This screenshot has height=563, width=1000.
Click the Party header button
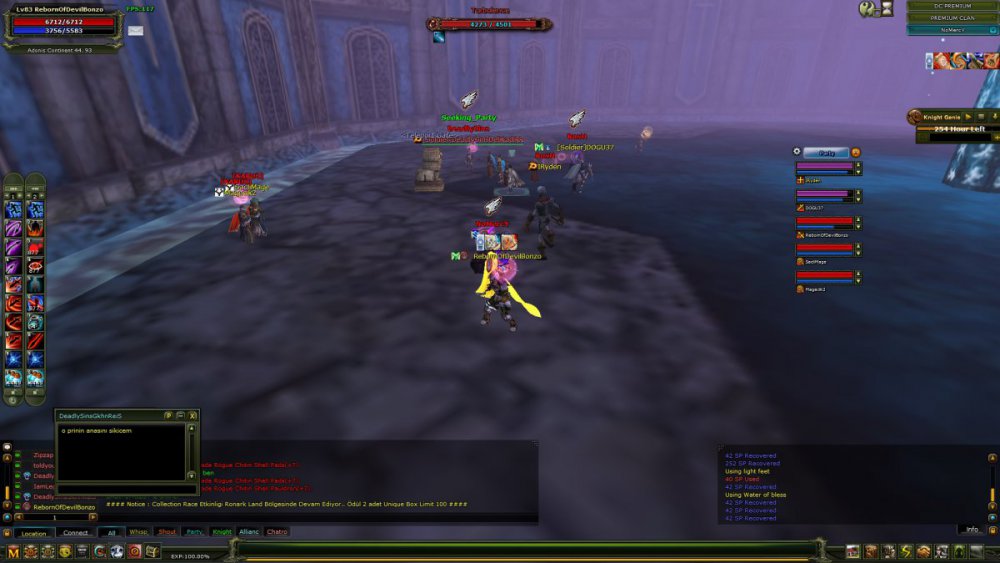click(826, 153)
